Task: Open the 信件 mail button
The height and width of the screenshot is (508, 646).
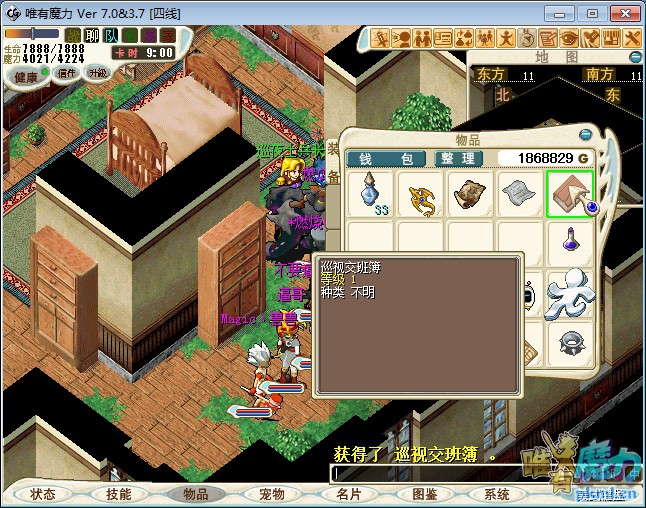Action: coord(67,73)
